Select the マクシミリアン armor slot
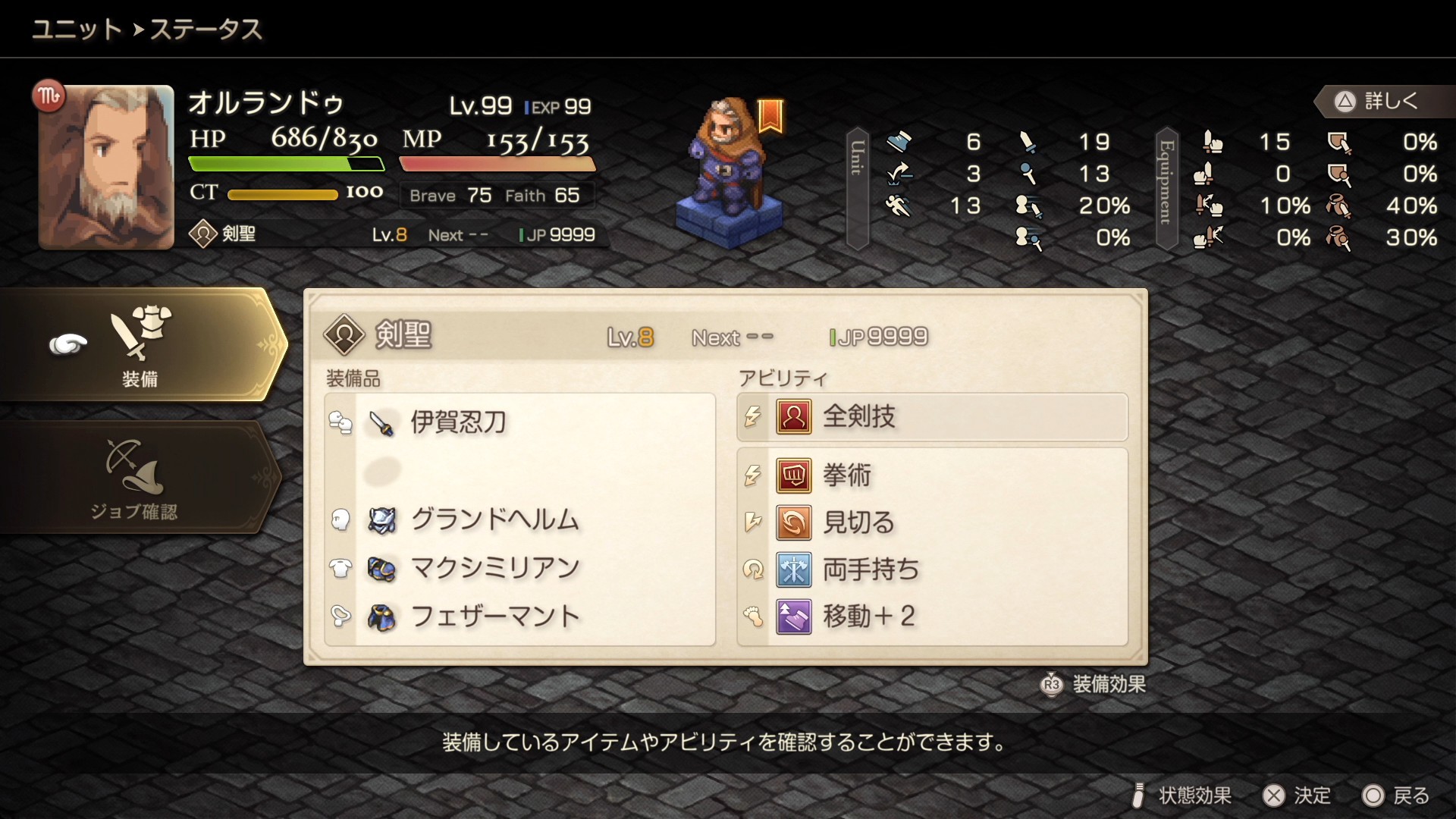The width and height of the screenshot is (1456, 819). click(520, 568)
